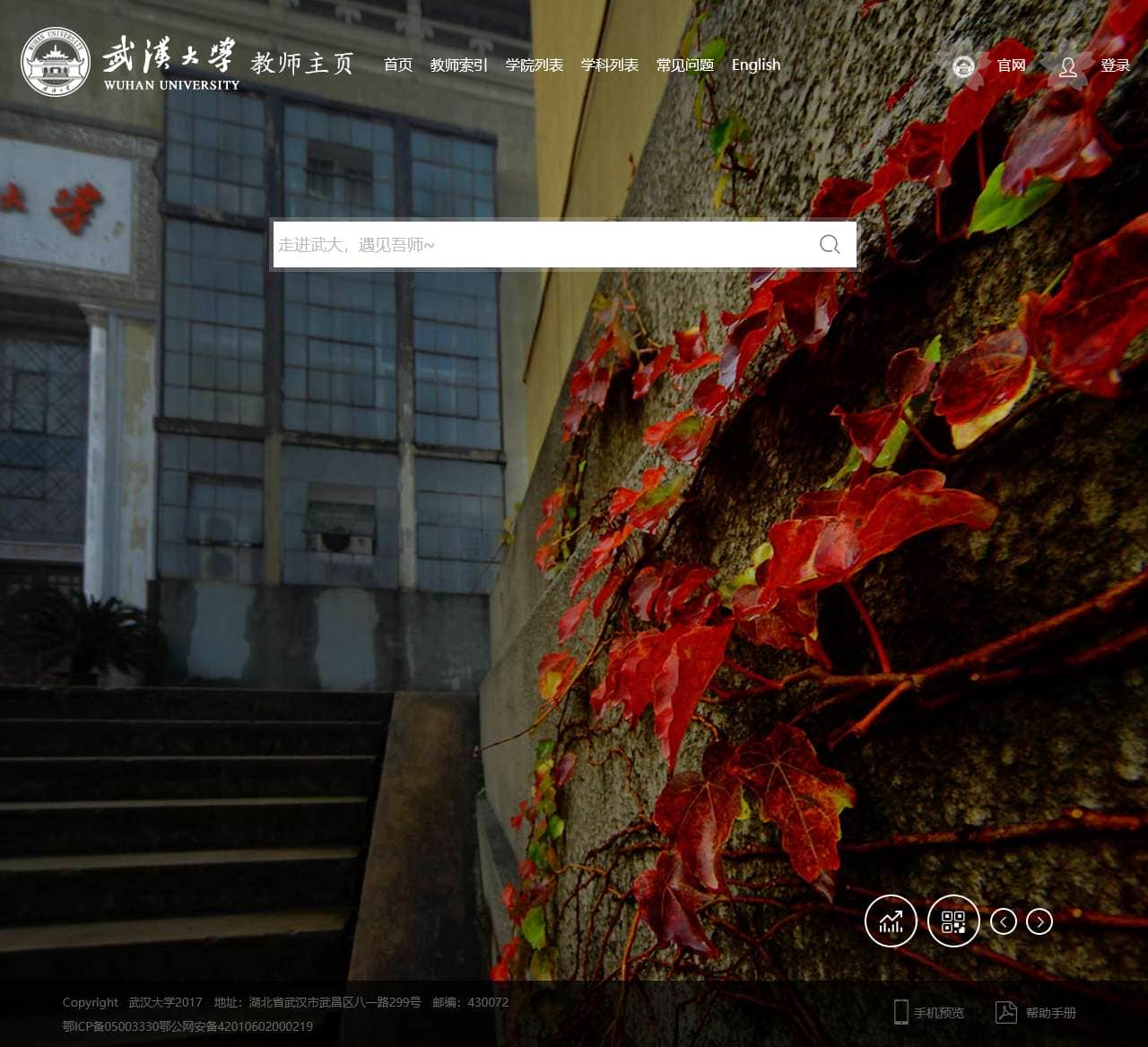Viewport: 1148px width, 1047px height.
Task: Open the statistics chart icon
Action: click(x=891, y=920)
